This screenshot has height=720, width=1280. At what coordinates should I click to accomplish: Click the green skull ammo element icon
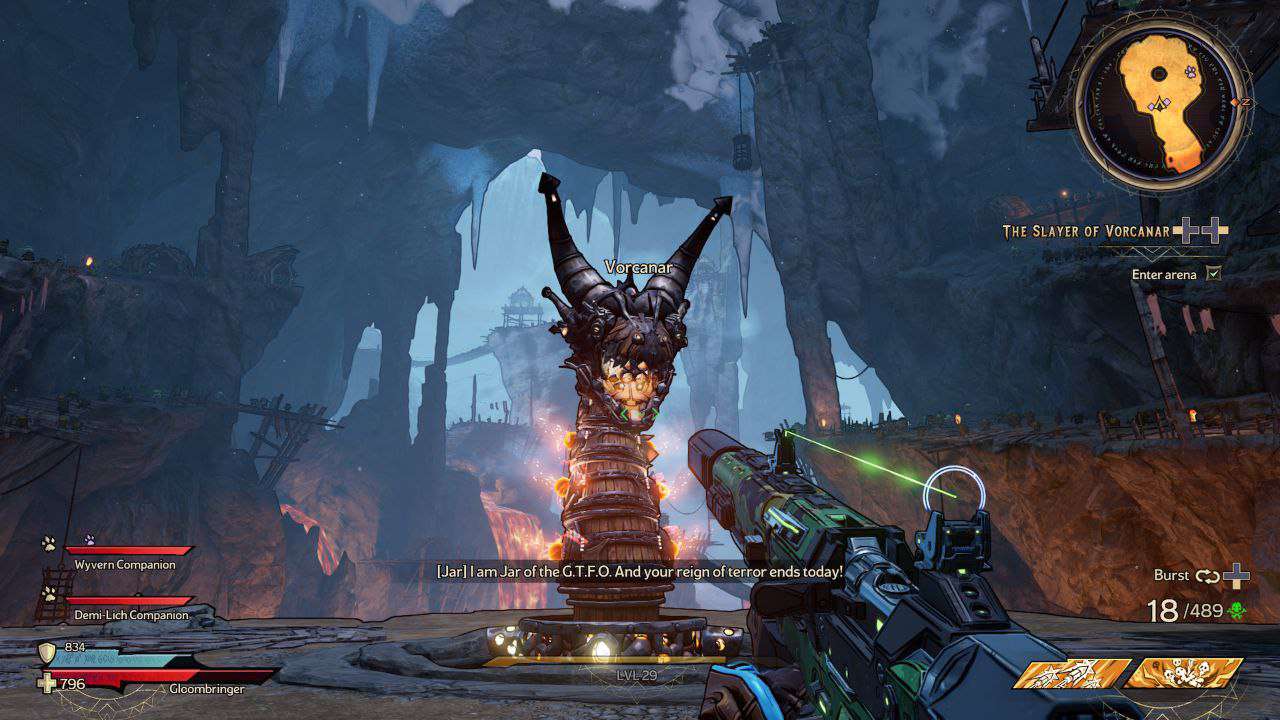1238,611
